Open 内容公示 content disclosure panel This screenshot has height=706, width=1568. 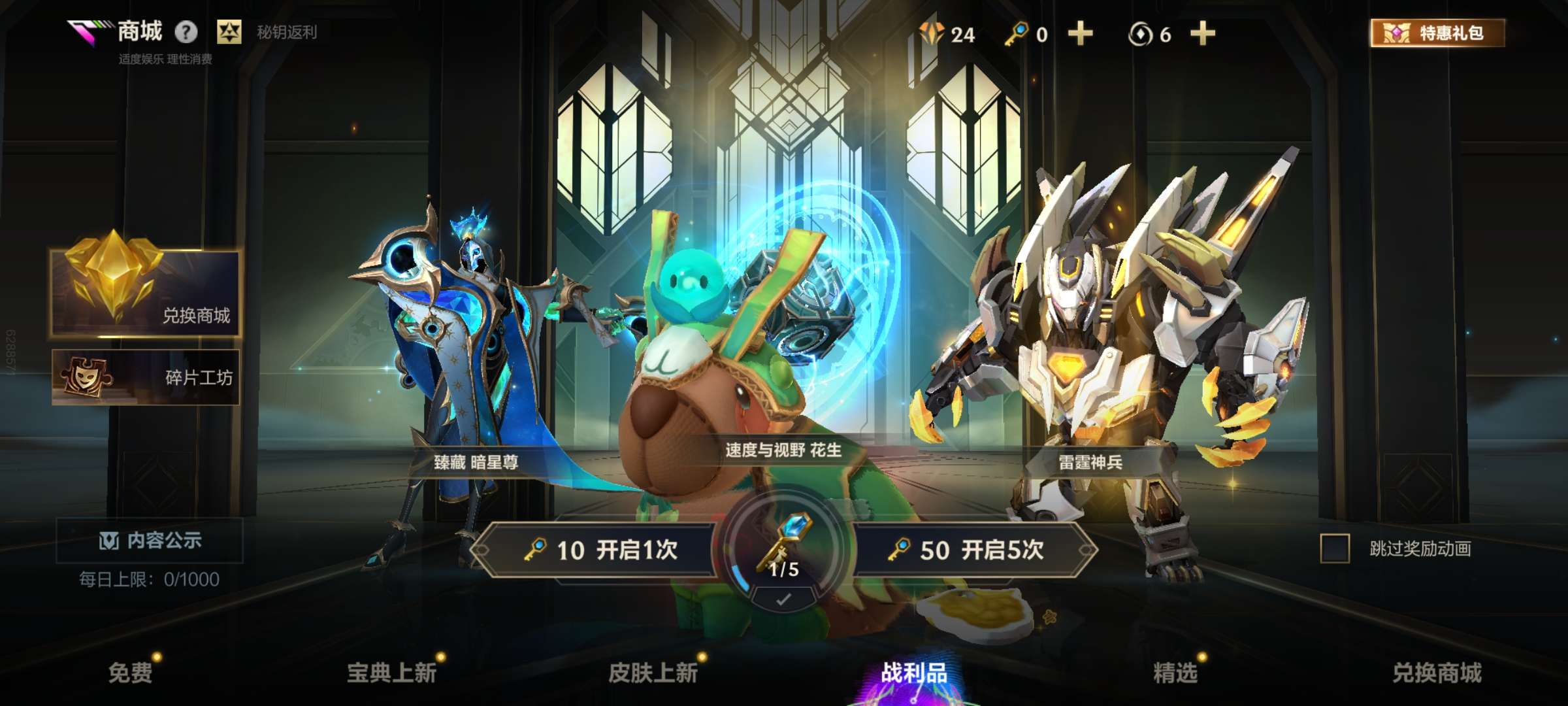coord(148,541)
